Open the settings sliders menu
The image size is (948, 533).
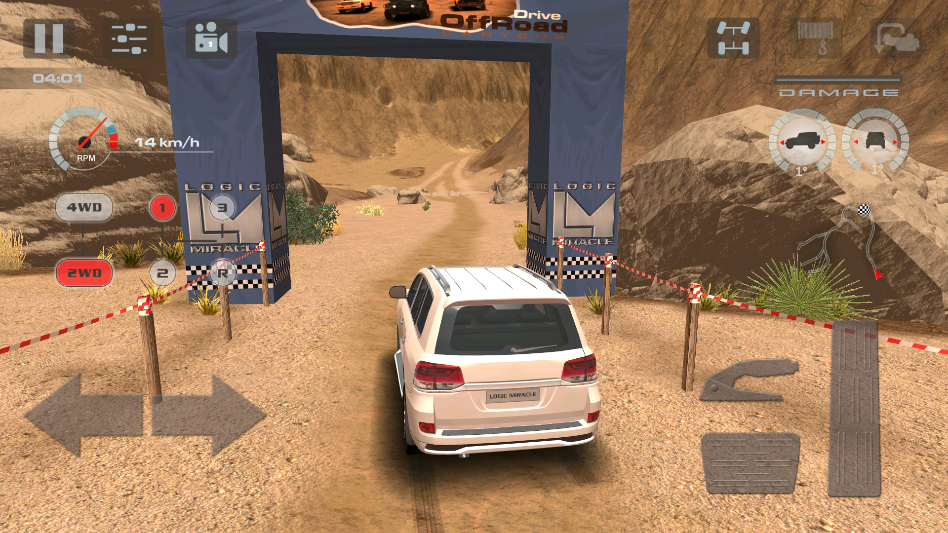(129, 39)
